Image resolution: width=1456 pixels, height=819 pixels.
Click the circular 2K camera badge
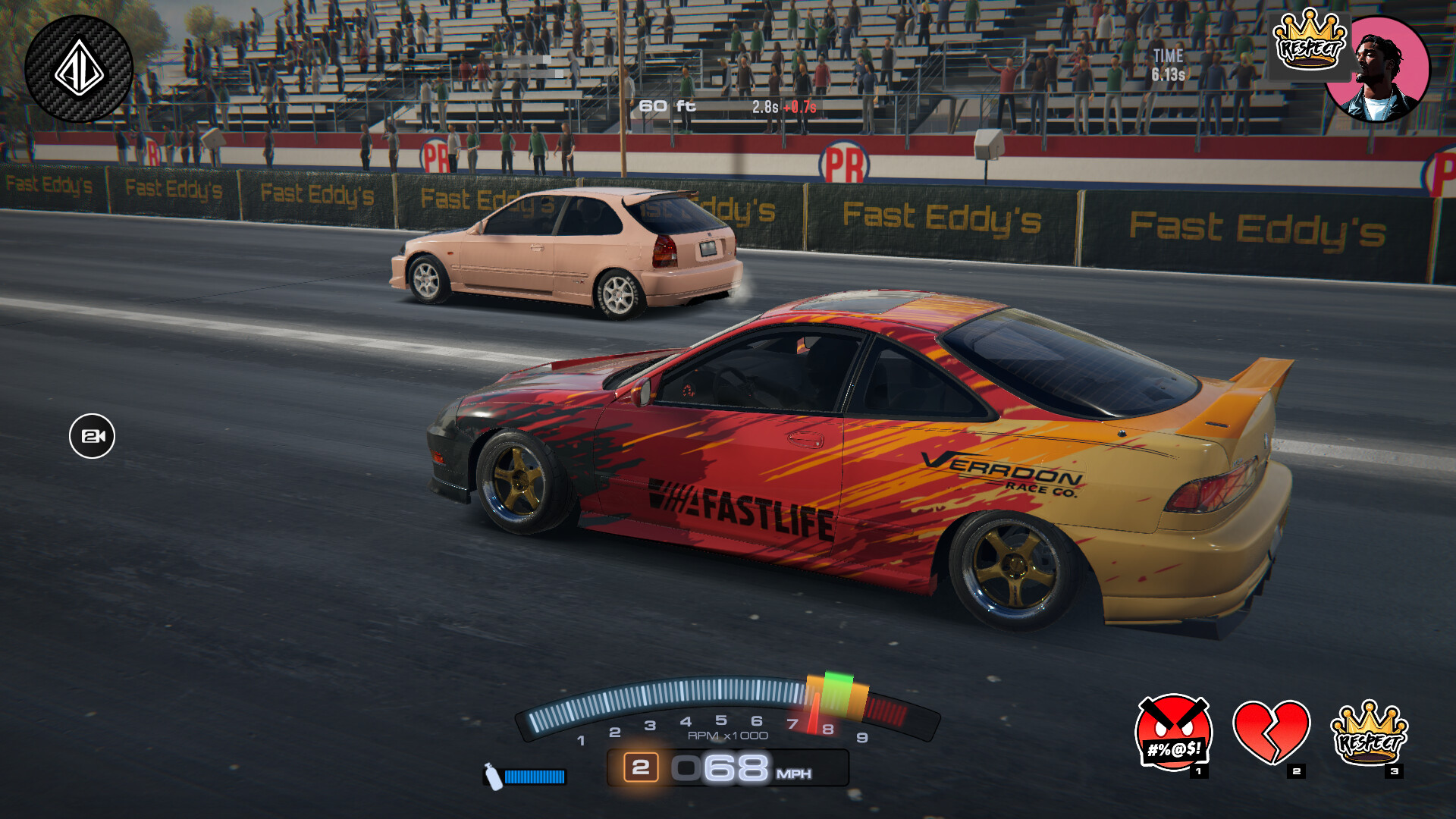pyautogui.click(x=94, y=435)
